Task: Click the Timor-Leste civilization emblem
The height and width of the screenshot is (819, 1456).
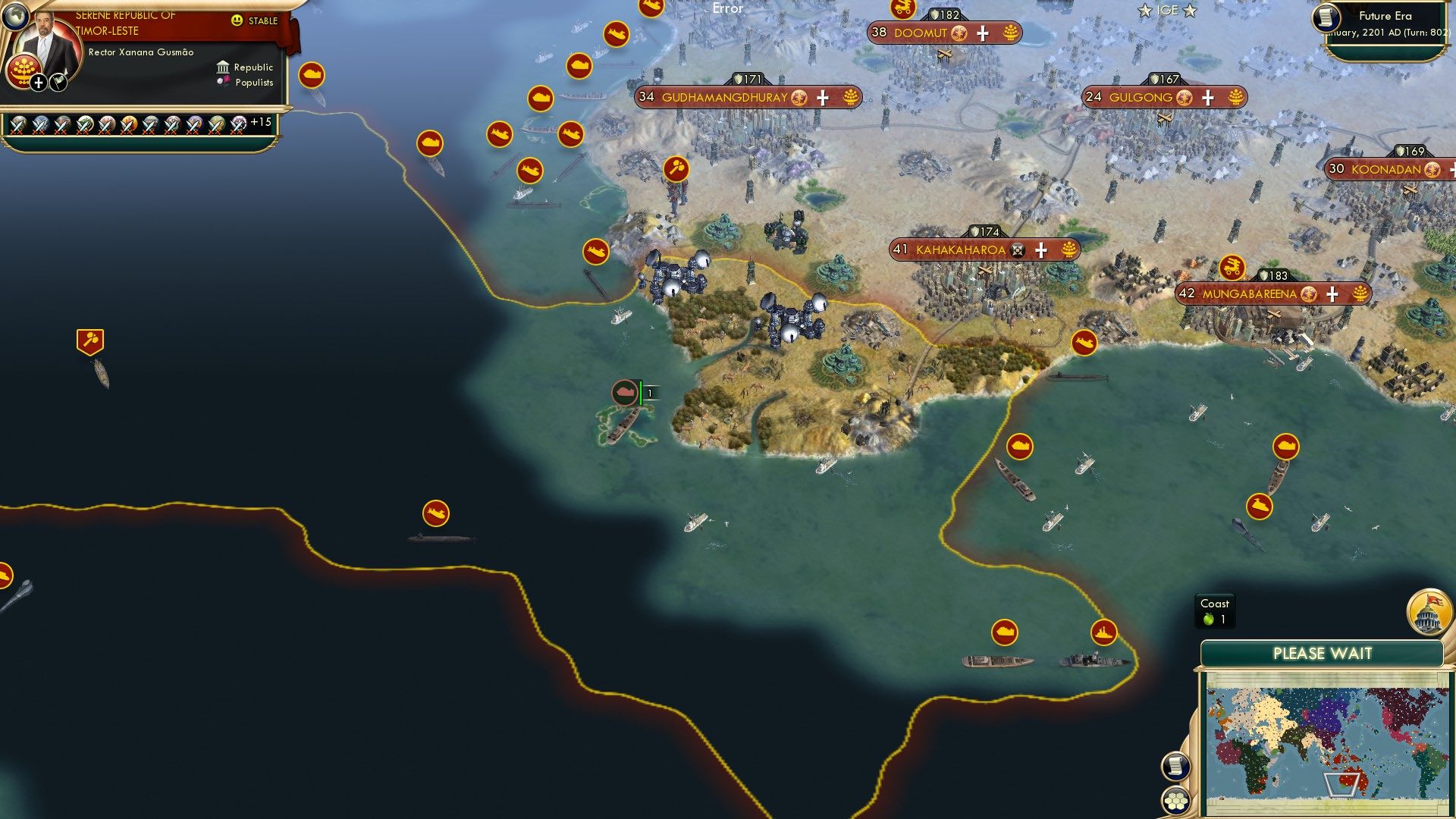Action: click(23, 71)
